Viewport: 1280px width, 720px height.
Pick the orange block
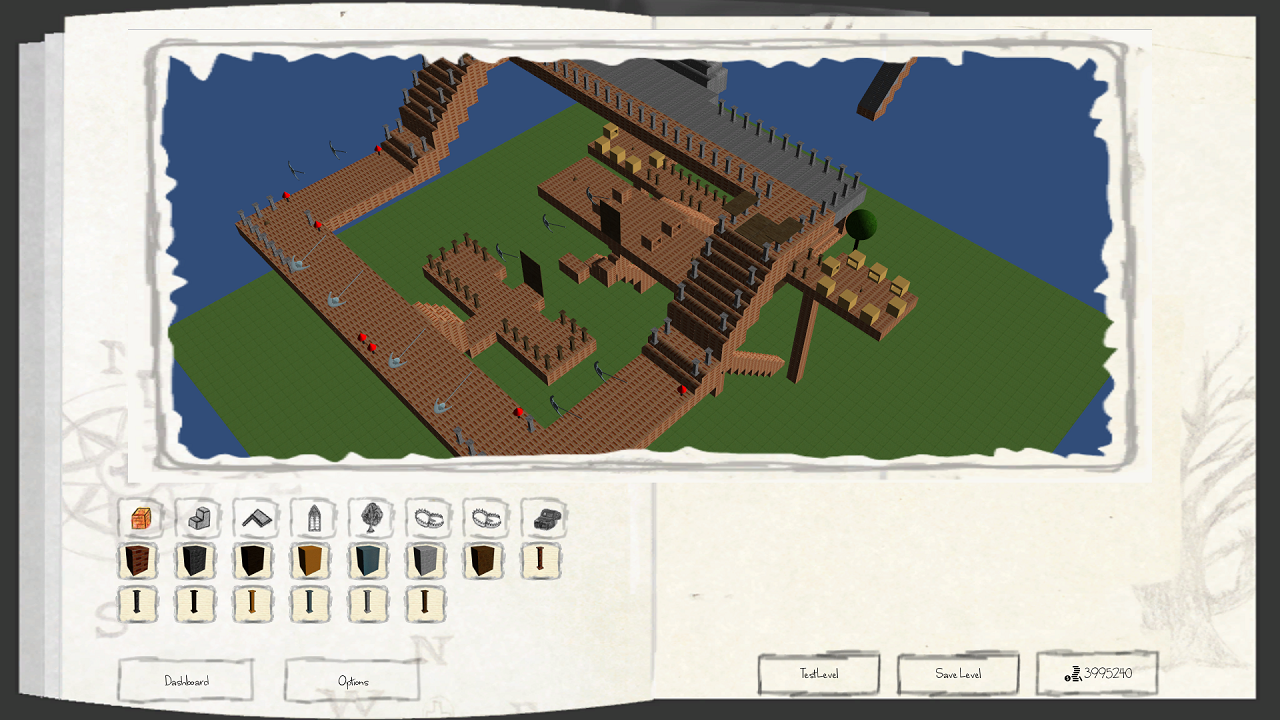[311, 561]
